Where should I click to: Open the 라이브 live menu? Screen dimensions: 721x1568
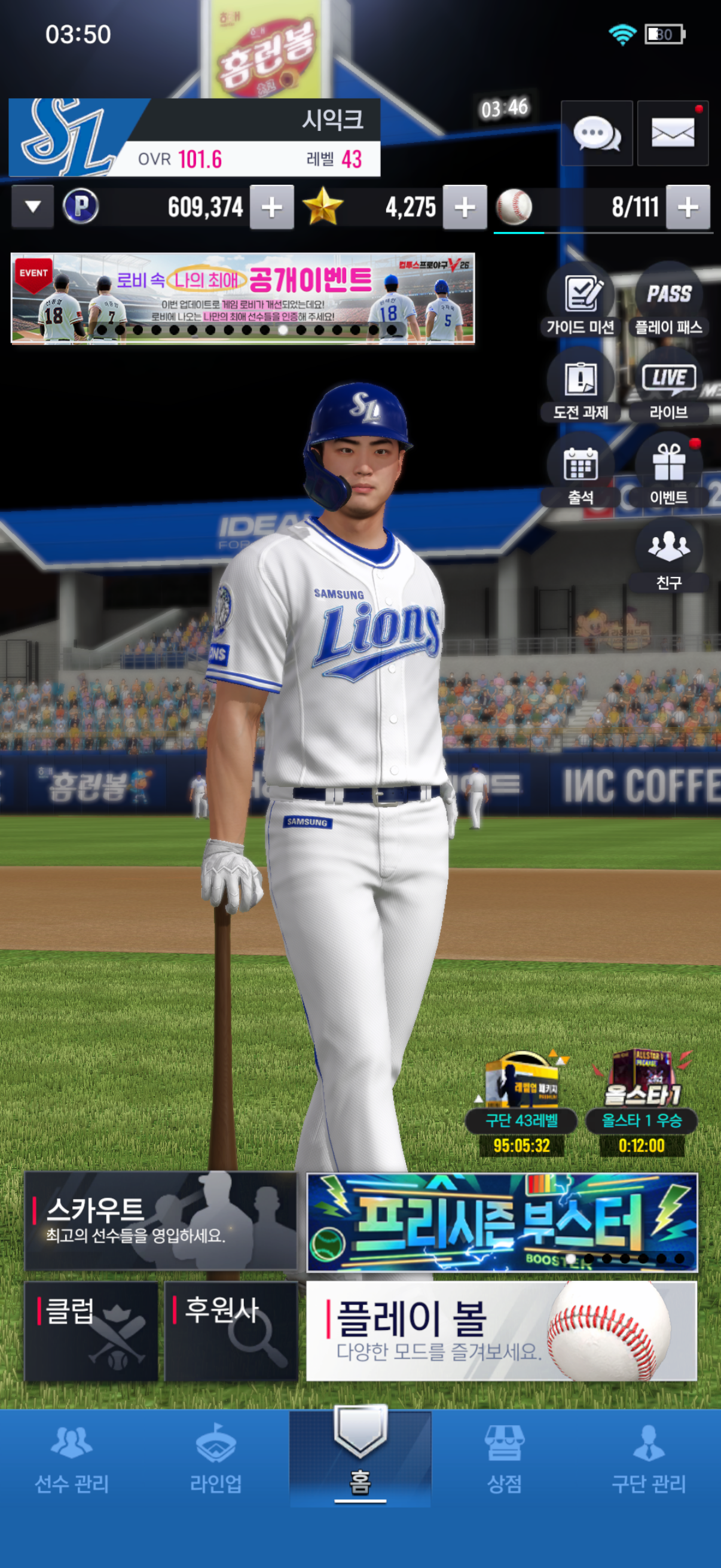(x=668, y=387)
